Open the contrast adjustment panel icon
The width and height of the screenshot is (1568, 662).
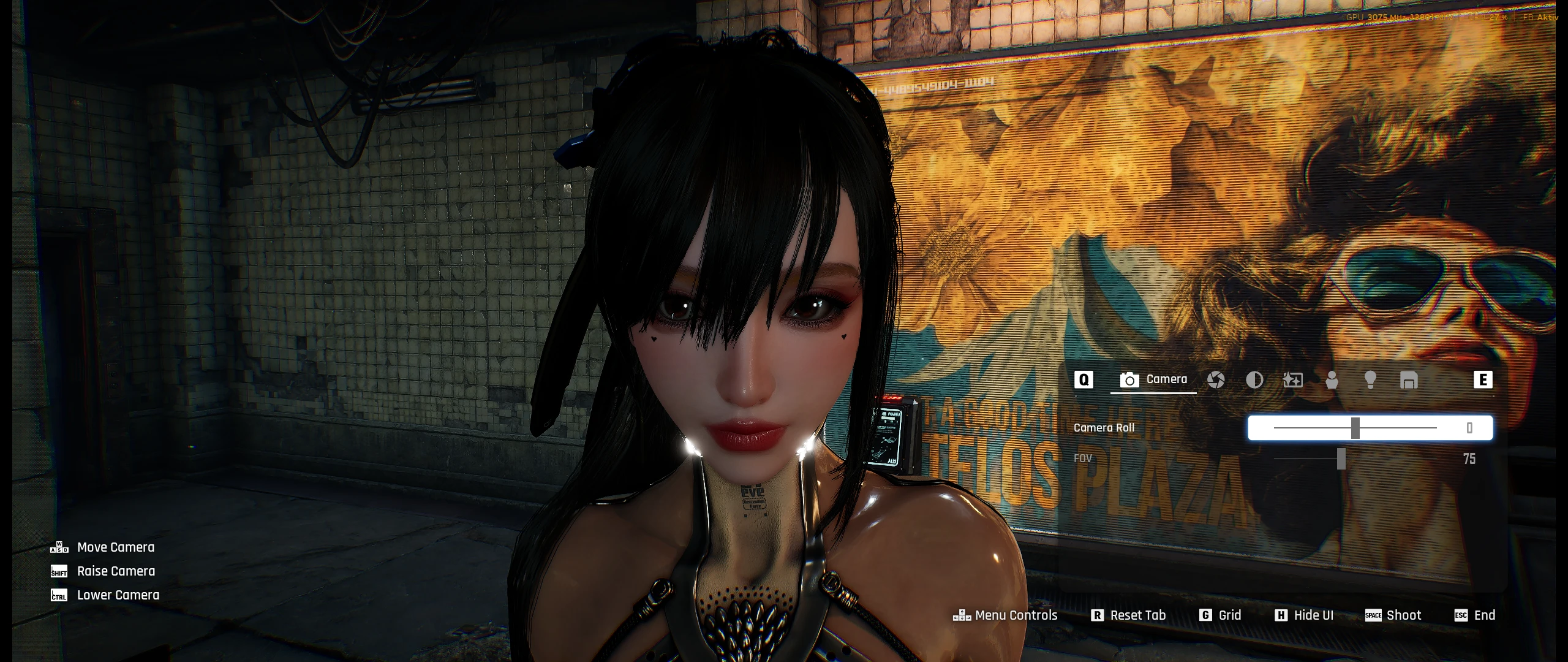pyautogui.click(x=1255, y=380)
